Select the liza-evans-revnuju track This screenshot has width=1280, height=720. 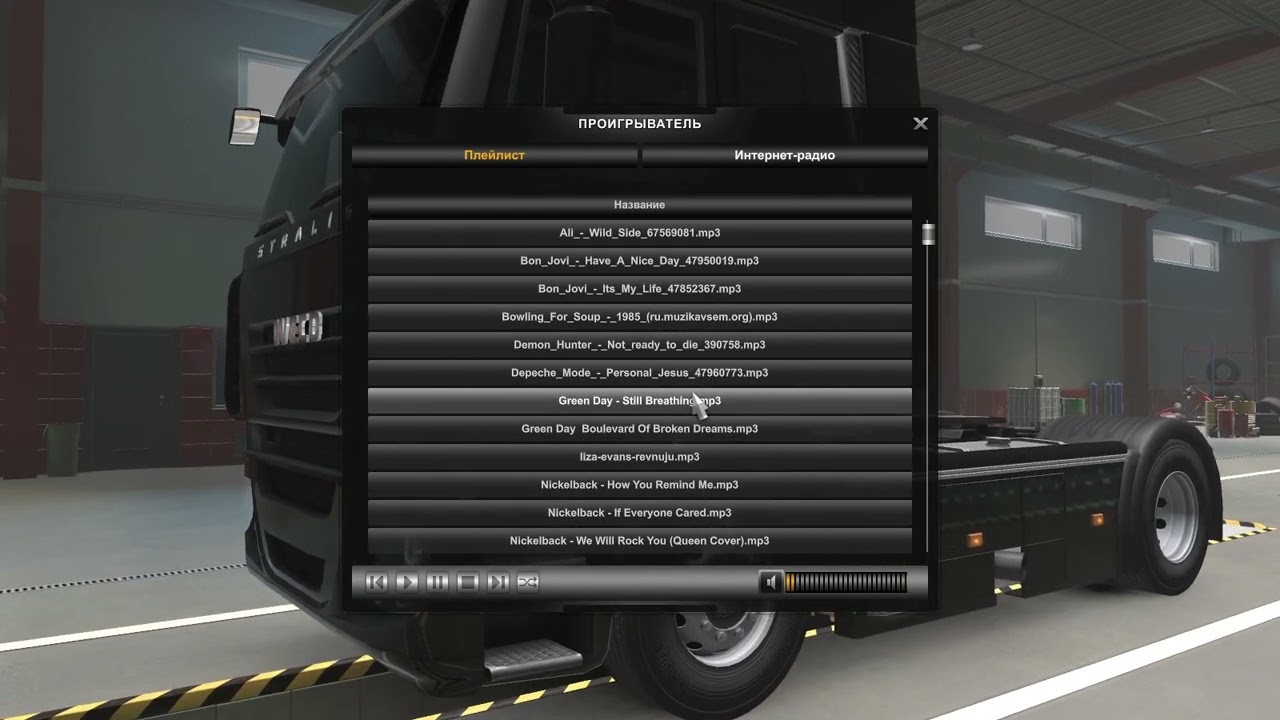tap(639, 457)
